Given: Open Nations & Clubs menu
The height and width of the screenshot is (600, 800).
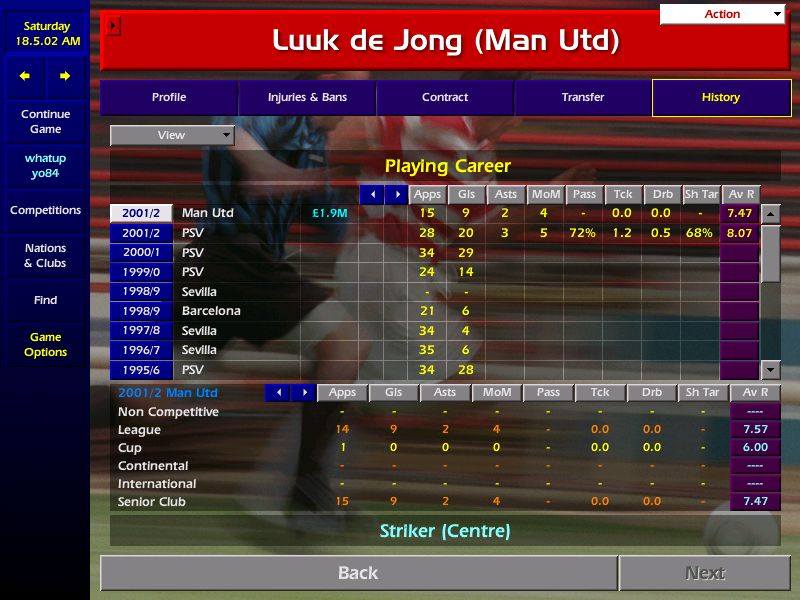Looking at the screenshot, I should (x=45, y=256).
